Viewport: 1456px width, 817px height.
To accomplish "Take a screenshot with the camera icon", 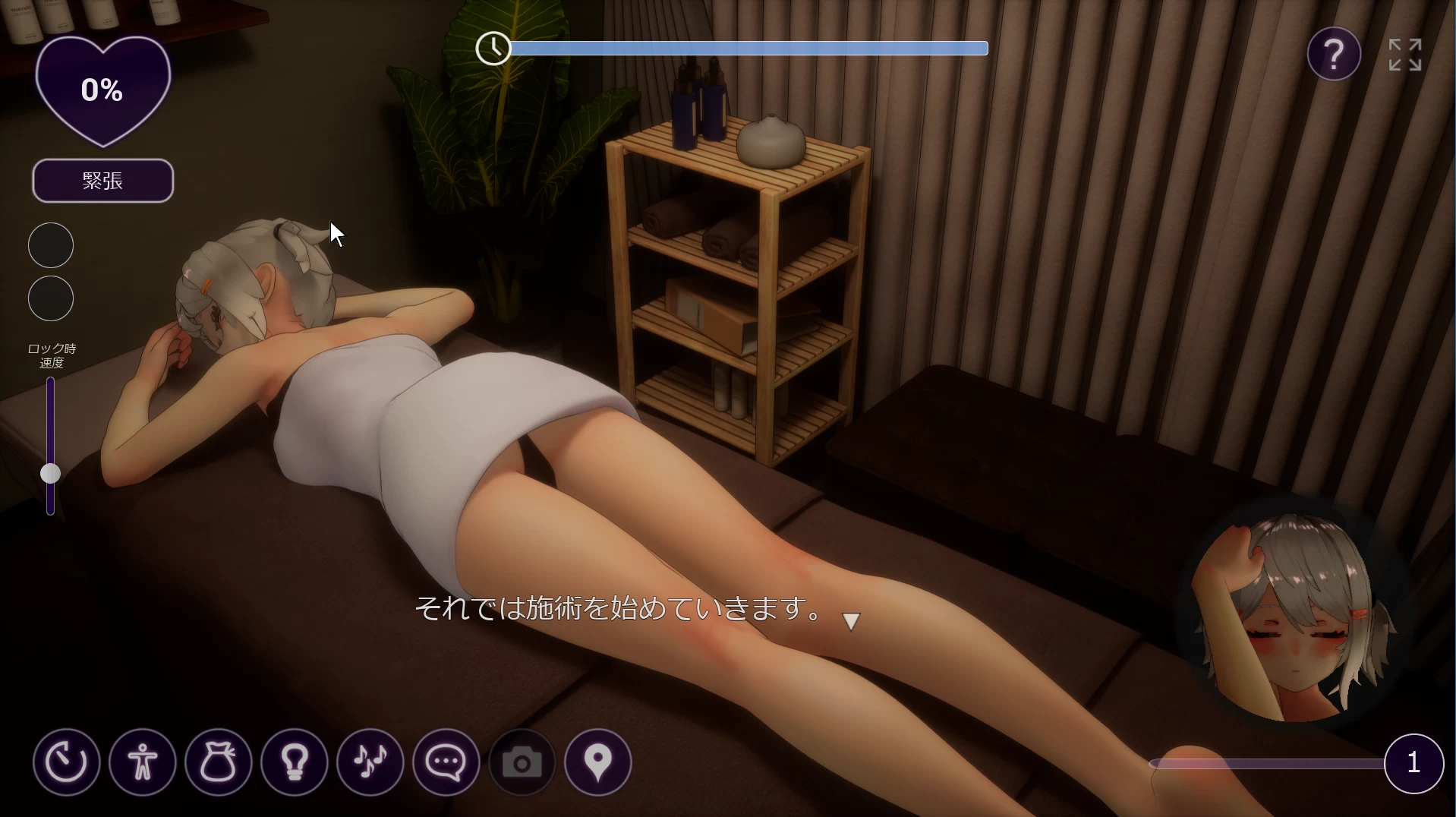I will point(522,762).
